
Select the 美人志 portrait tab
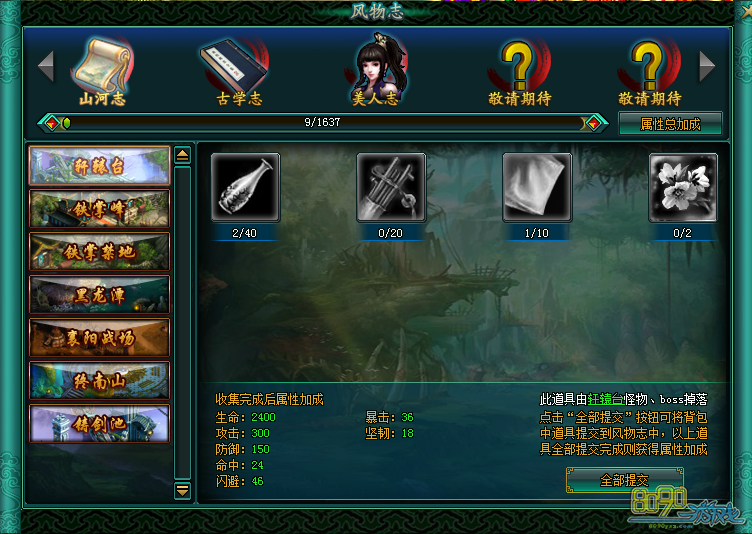pyautogui.click(x=374, y=70)
